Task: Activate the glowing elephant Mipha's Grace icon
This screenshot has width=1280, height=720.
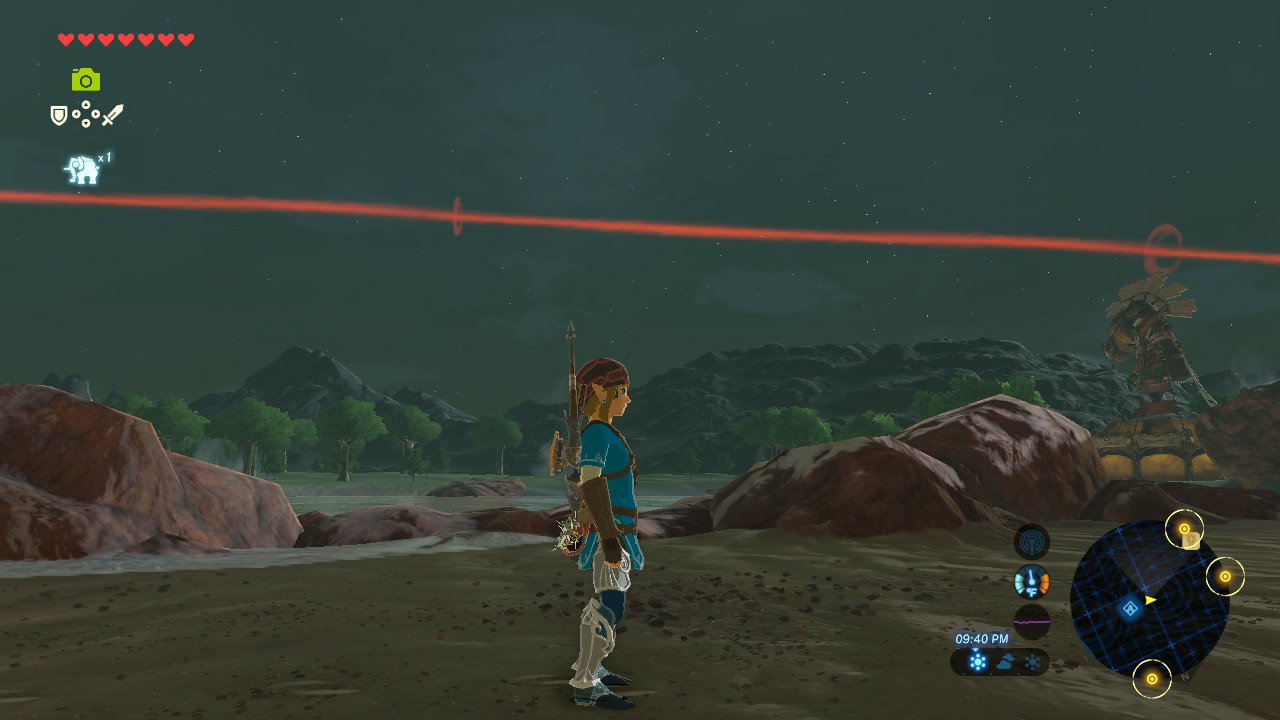Action: click(82, 170)
